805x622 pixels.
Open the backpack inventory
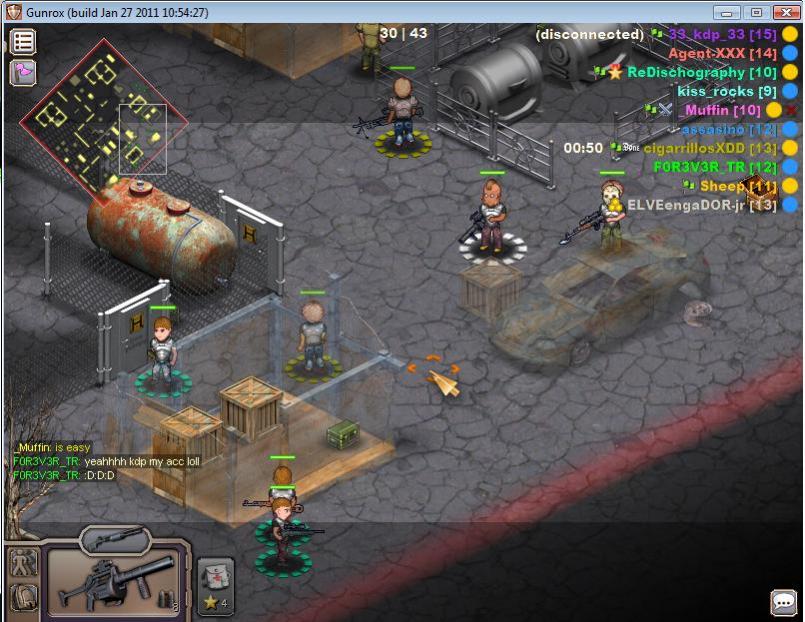(x=22, y=597)
